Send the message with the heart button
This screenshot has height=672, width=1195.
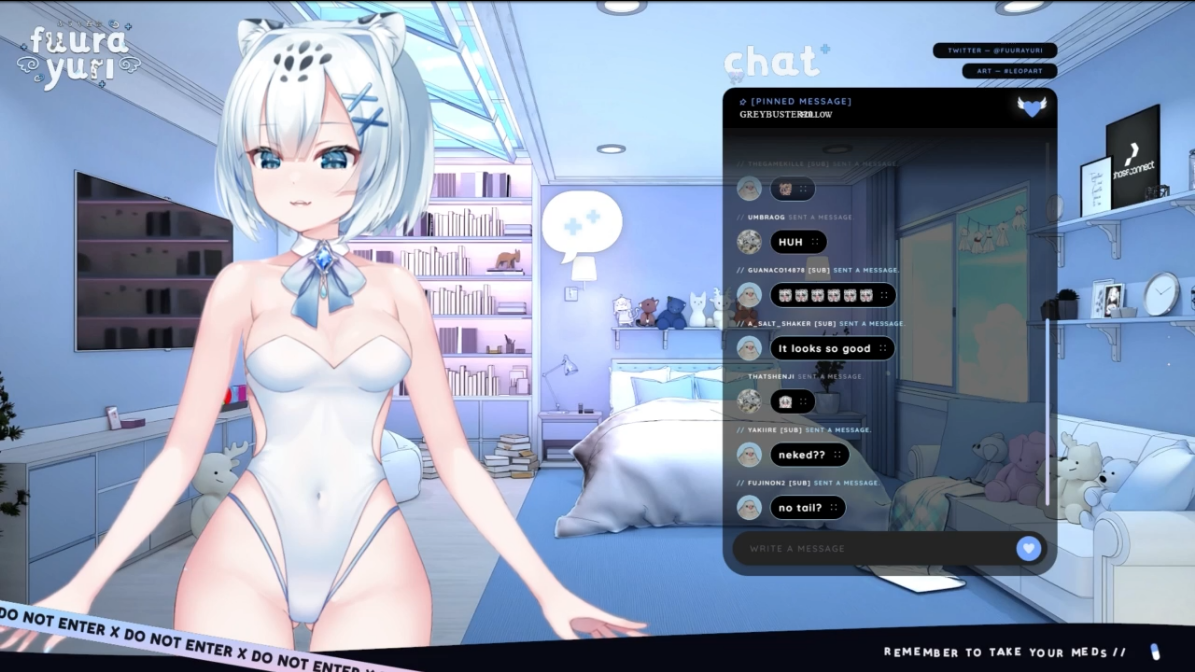[x=1027, y=548]
